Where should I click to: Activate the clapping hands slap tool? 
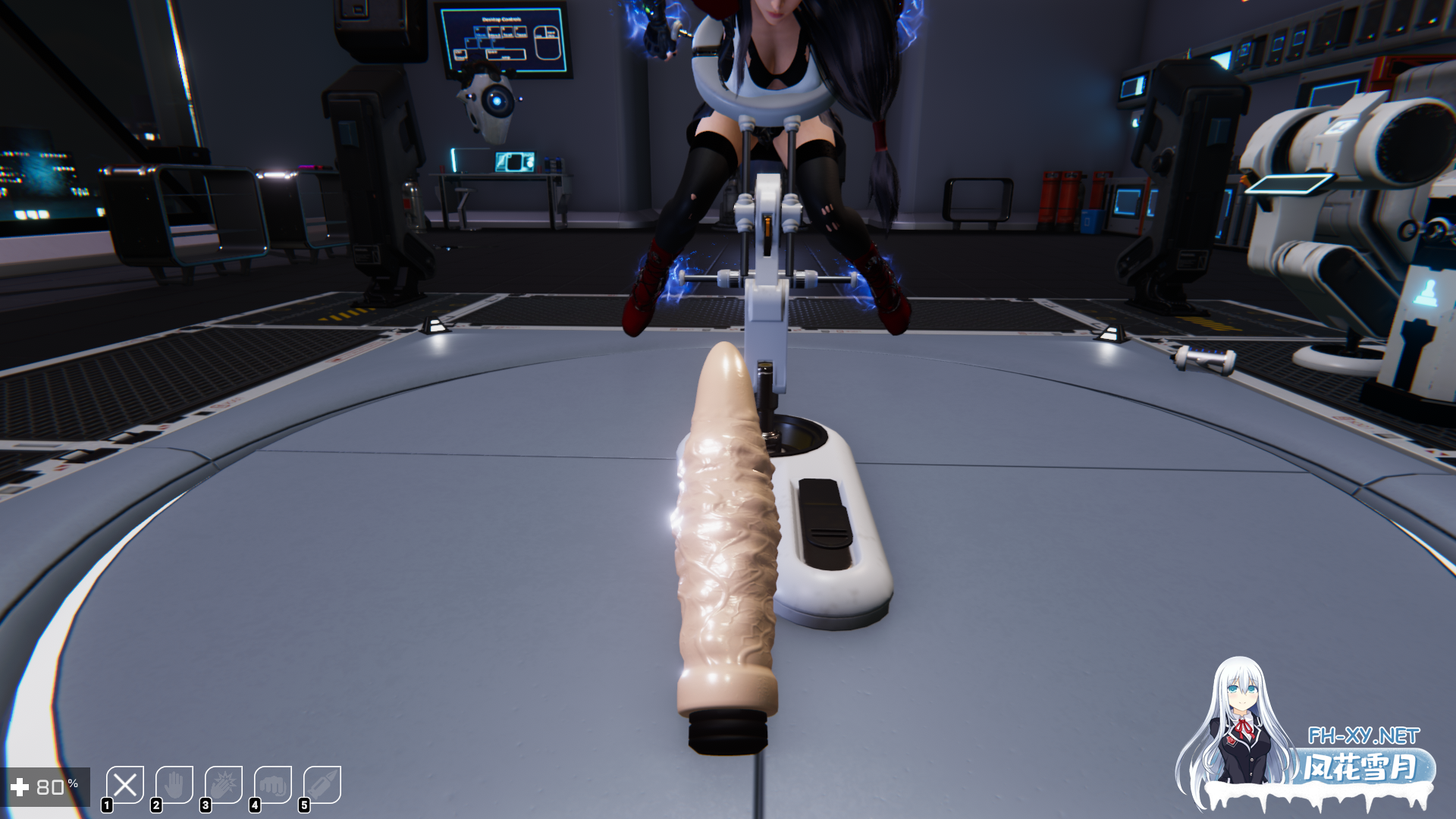[x=224, y=785]
